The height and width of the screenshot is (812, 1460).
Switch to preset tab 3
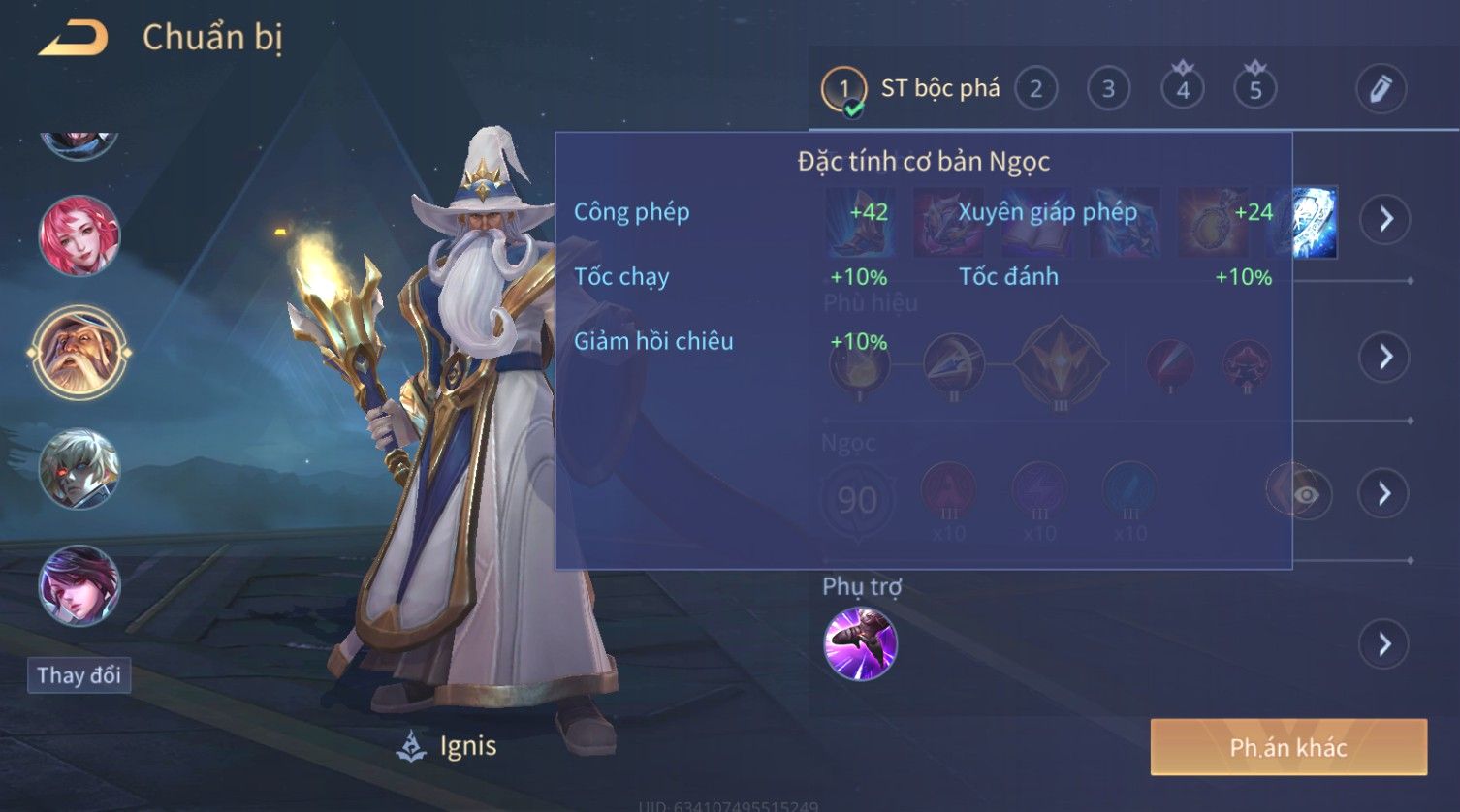click(x=1108, y=89)
